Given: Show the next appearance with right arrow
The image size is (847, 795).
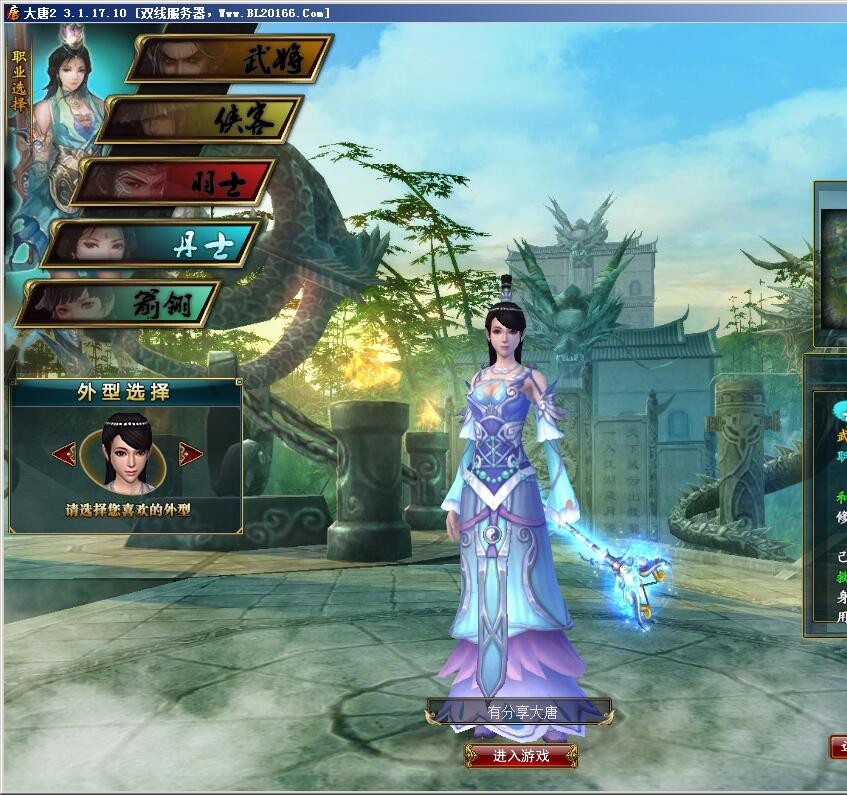Looking at the screenshot, I should (190, 454).
